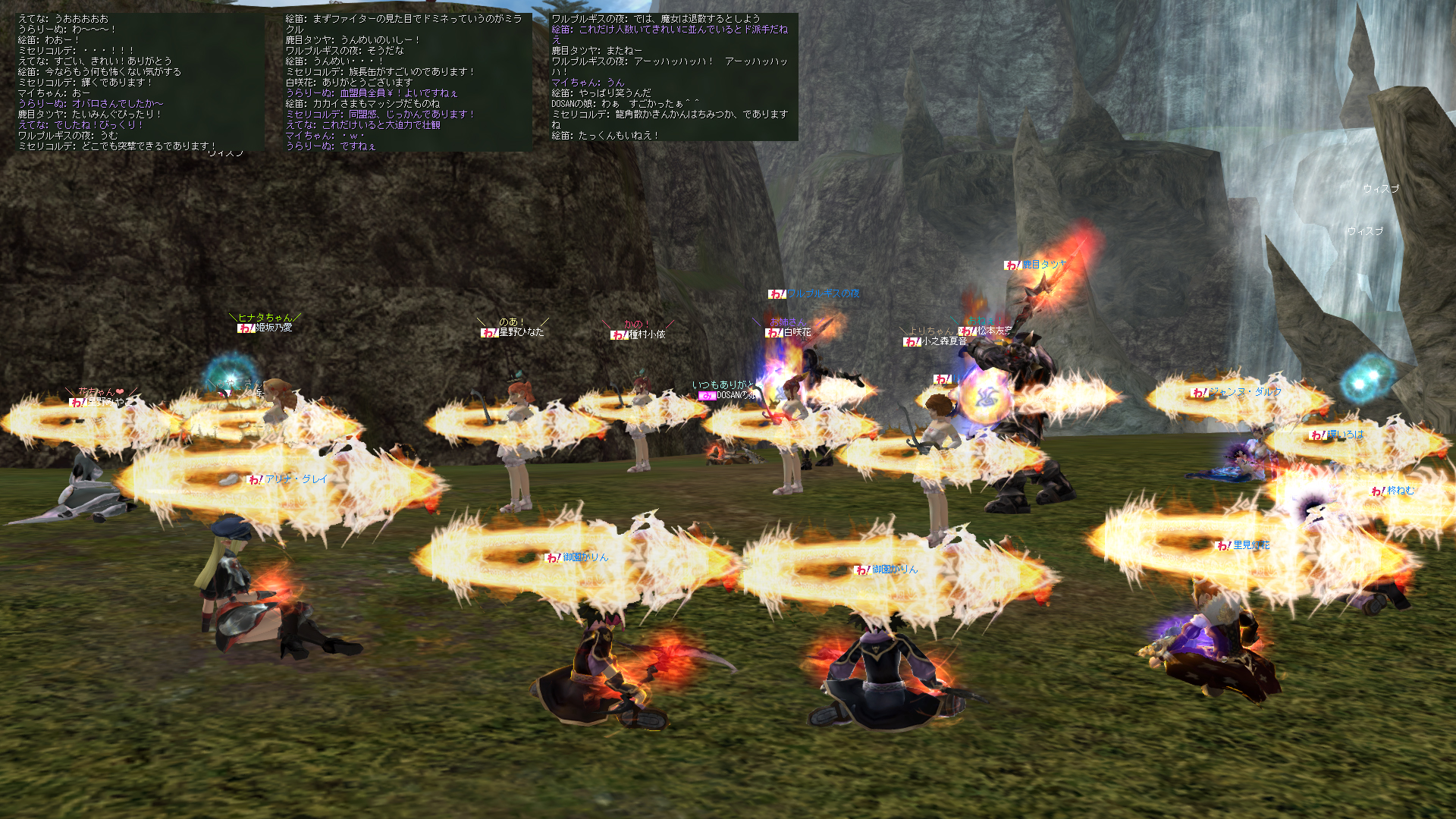Open the chat panel starting with ワルプルギスの夜: では
Viewport: 1456px width, 819px height.
[673, 77]
